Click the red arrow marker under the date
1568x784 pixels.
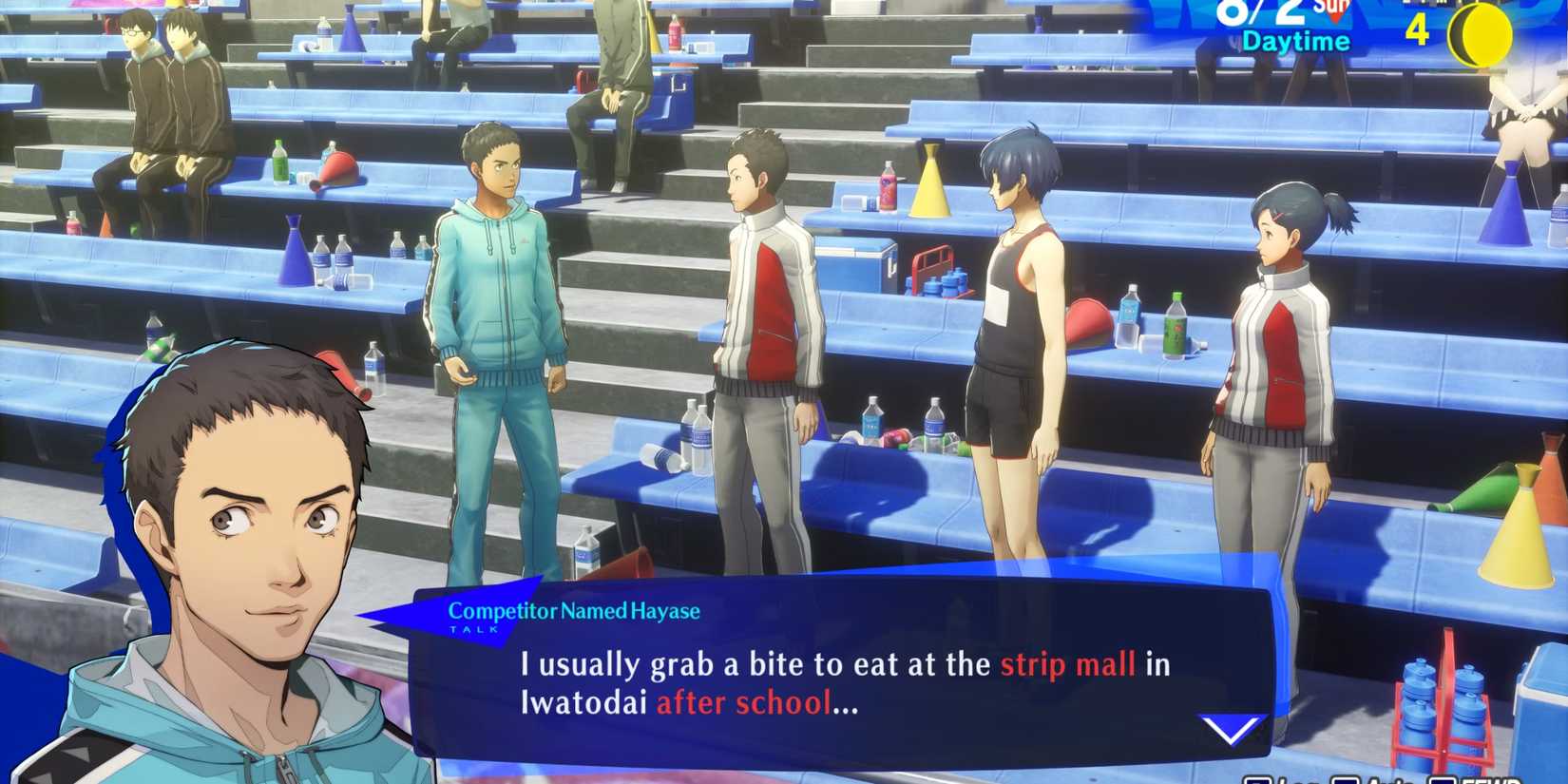1335,17
